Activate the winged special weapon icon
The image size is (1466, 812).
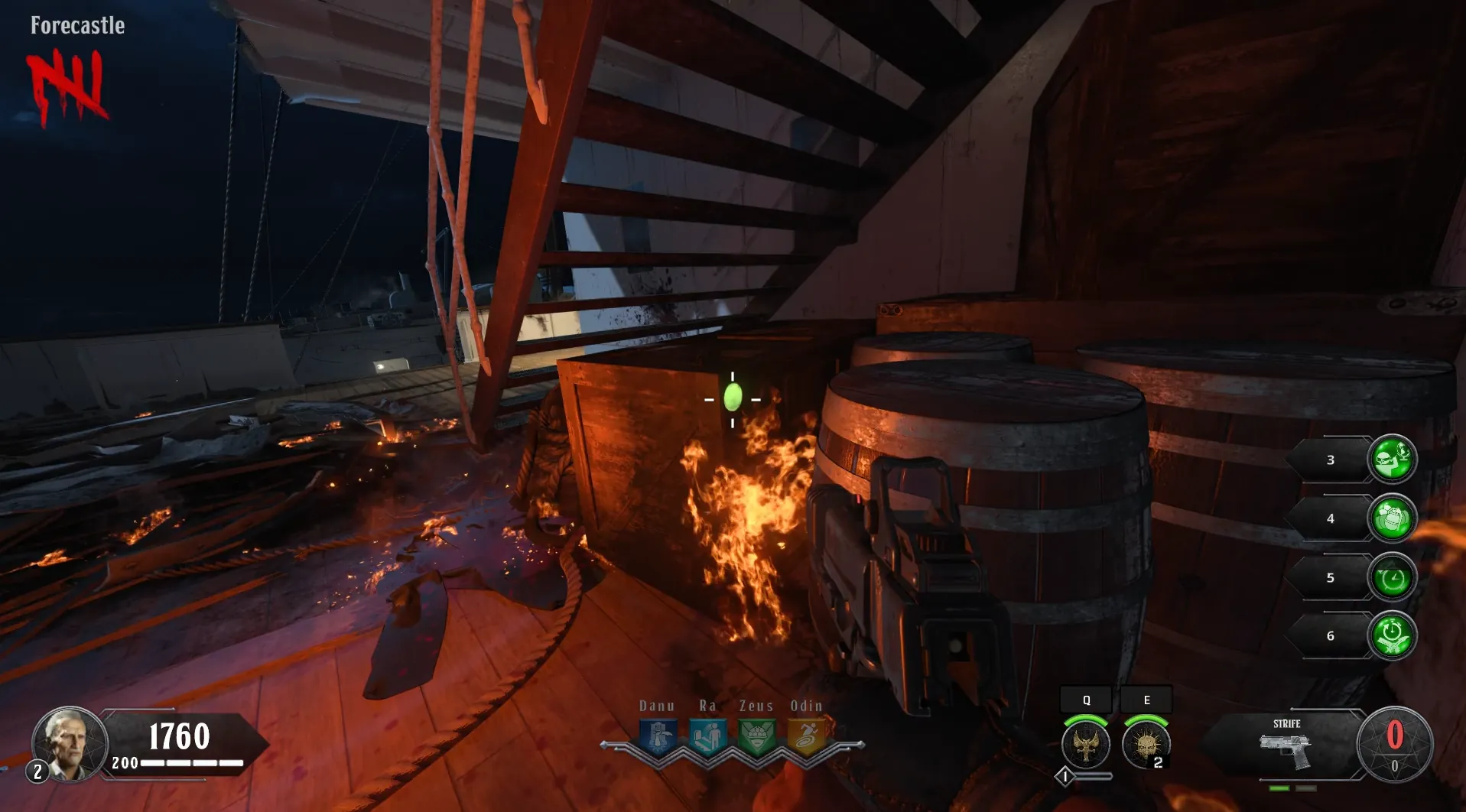(1086, 744)
